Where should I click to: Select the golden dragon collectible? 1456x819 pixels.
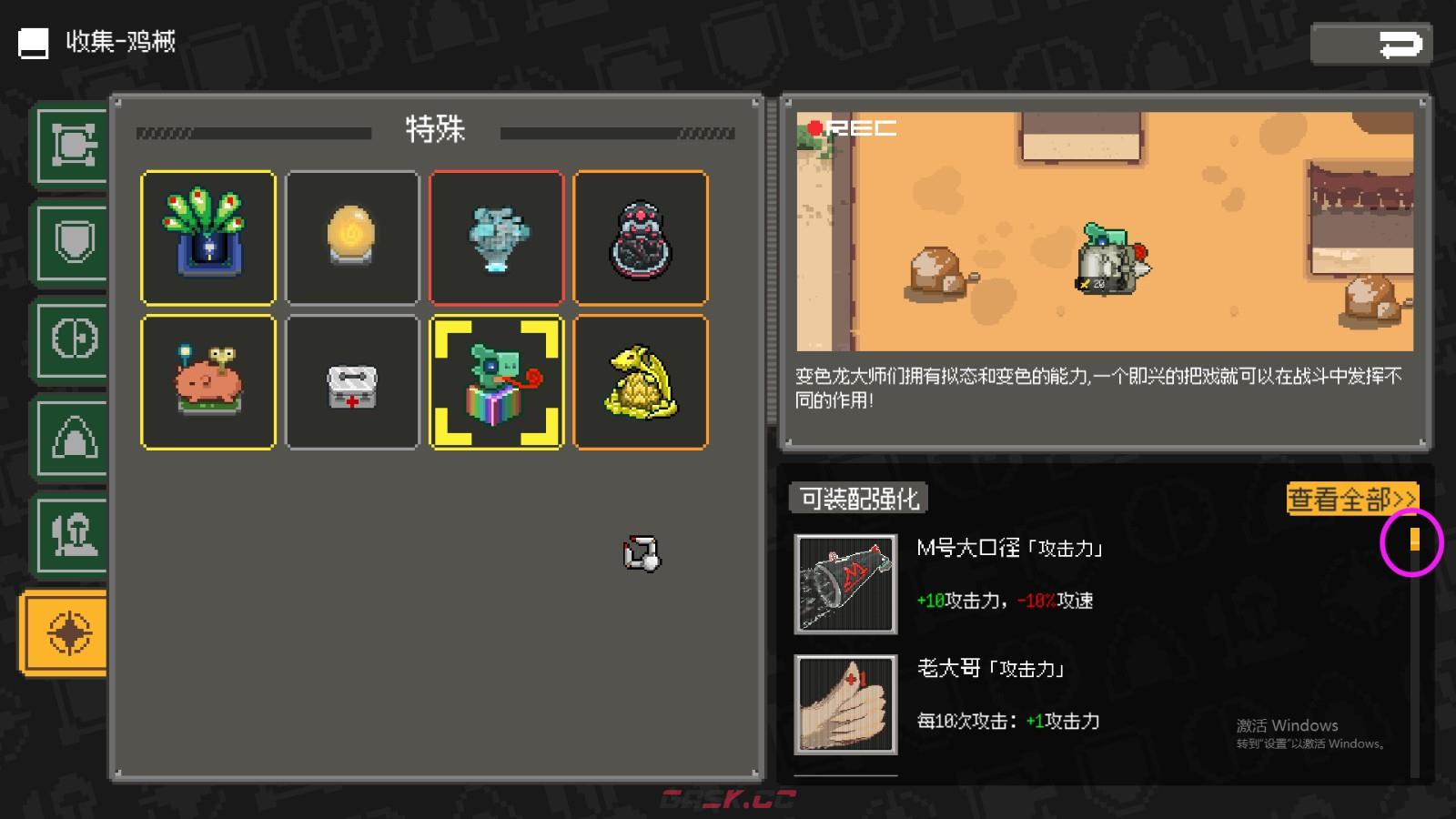click(x=642, y=382)
